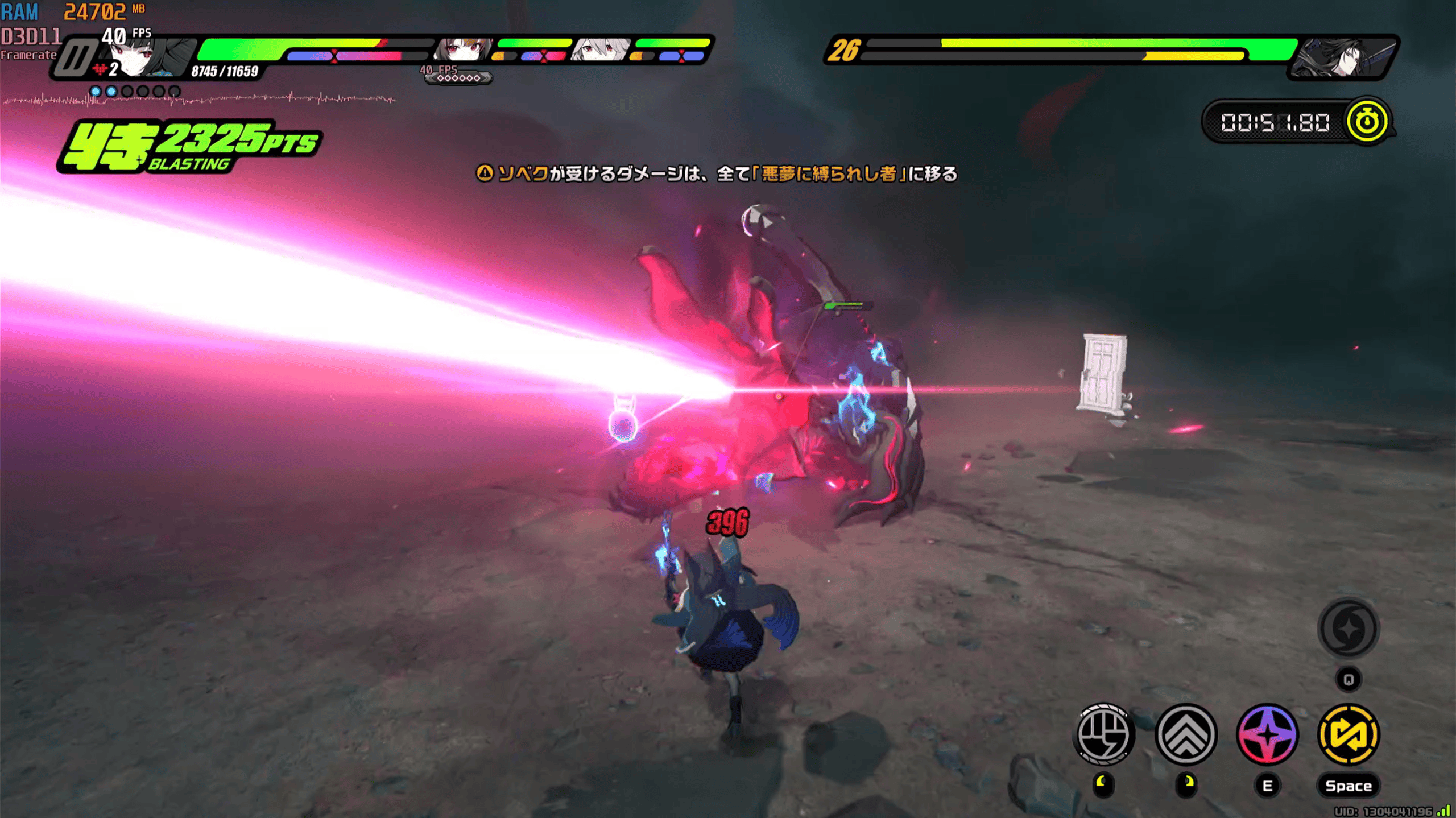Activate the greyed-out ultimate button

point(1348,629)
